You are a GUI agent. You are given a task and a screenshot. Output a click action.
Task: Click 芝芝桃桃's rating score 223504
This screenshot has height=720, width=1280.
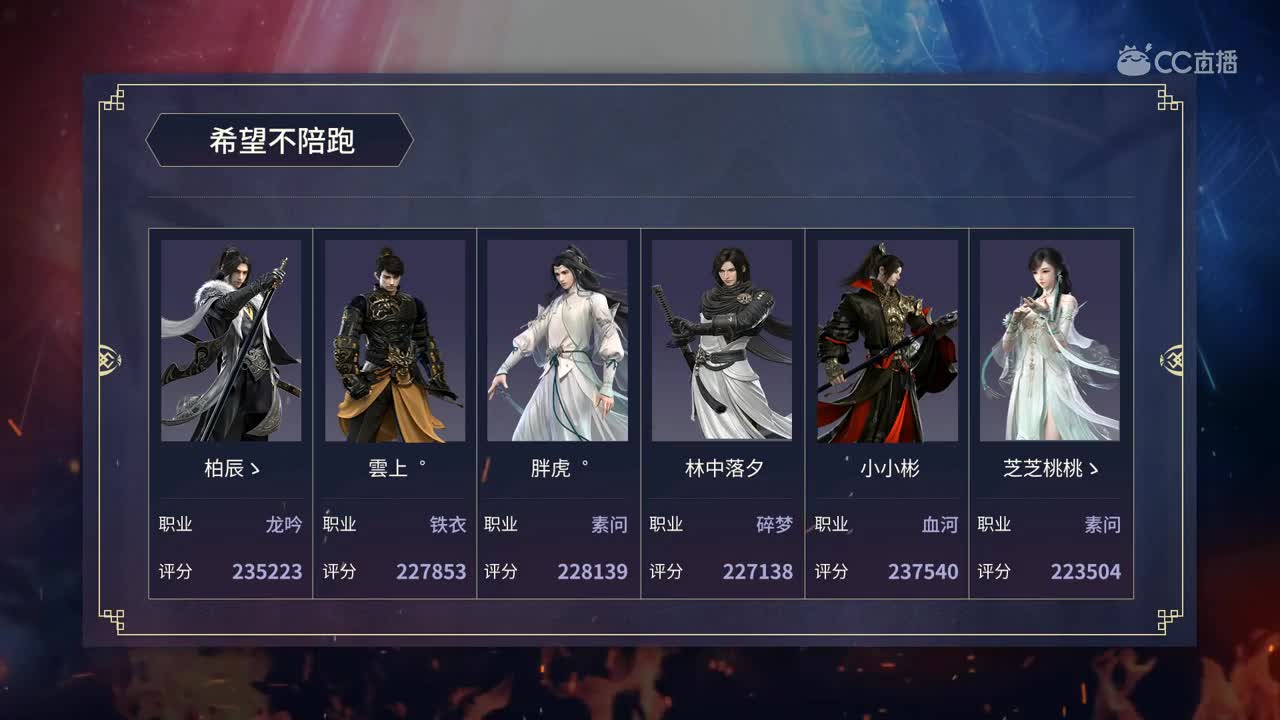(x=1086, y=573)
